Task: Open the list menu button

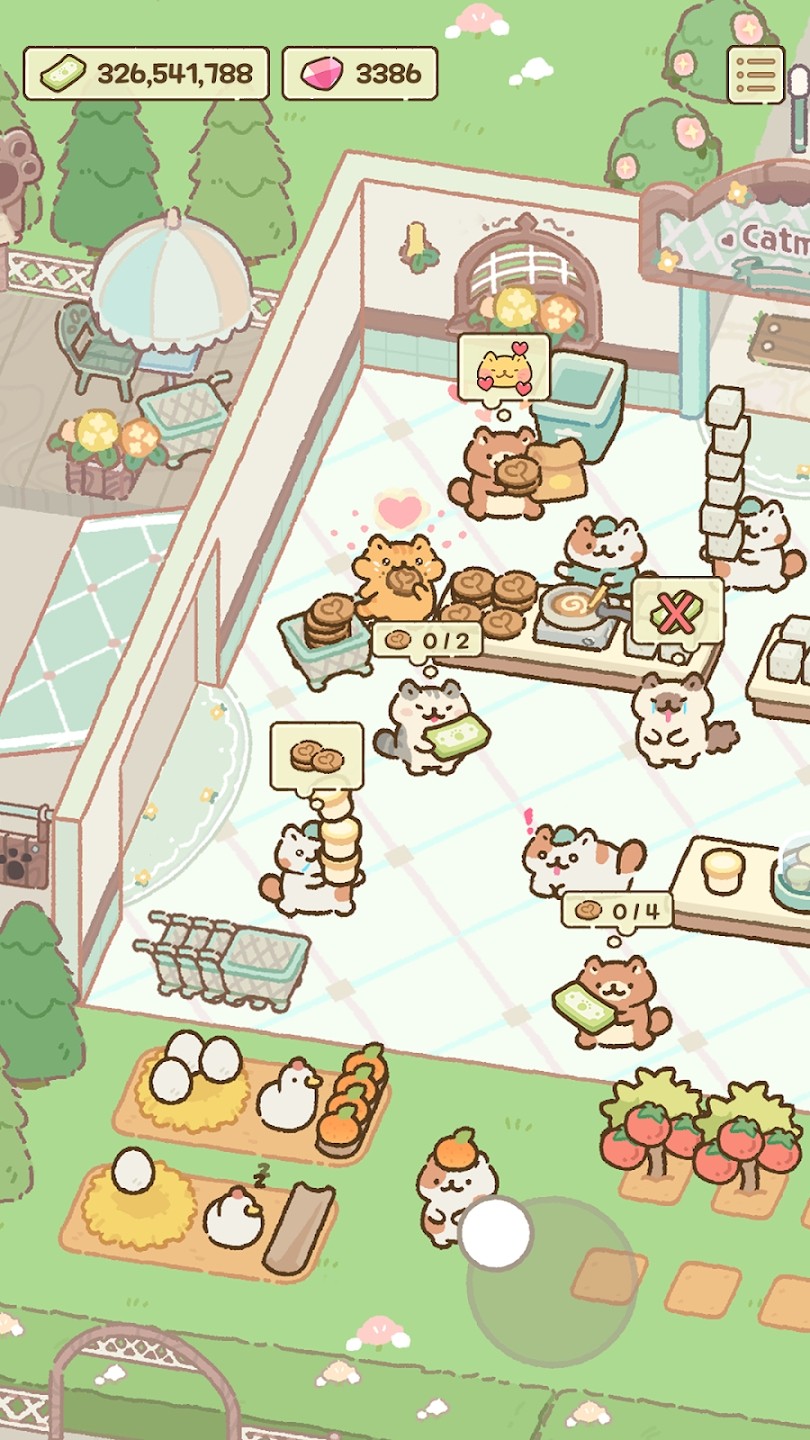Action: [756, 73]
